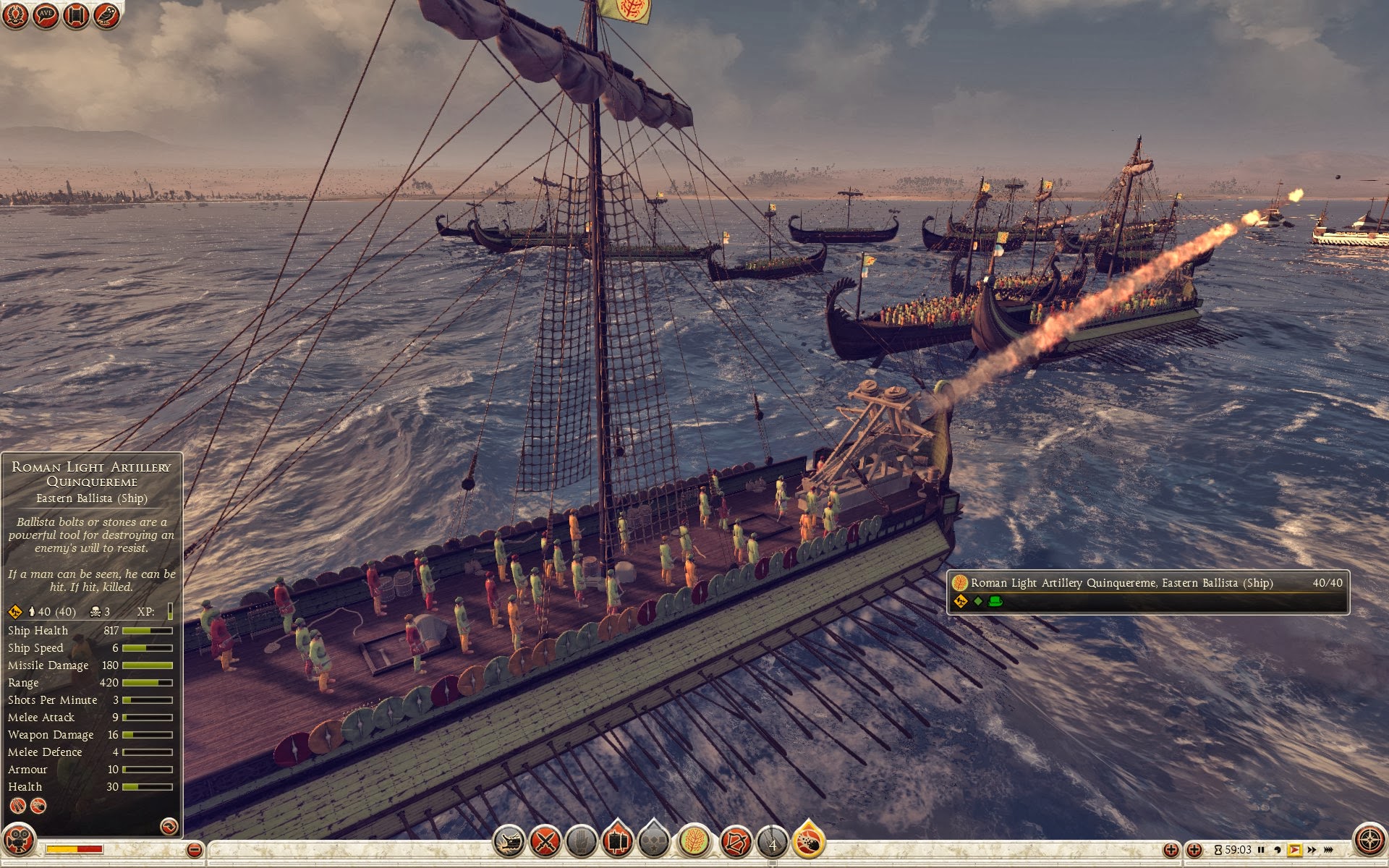Set double fast-forward speed
1389x868 pixels.
pos(1312,850)
